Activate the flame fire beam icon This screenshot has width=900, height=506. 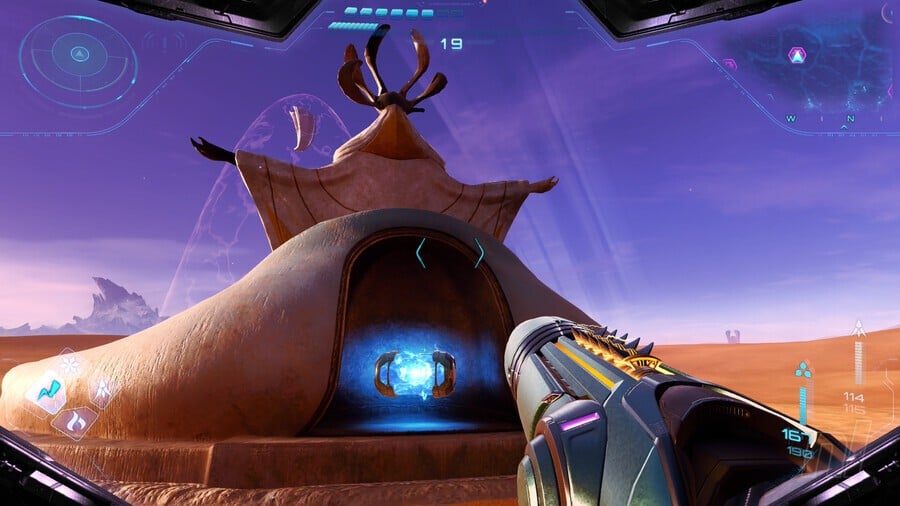click(x=74, y=420)
